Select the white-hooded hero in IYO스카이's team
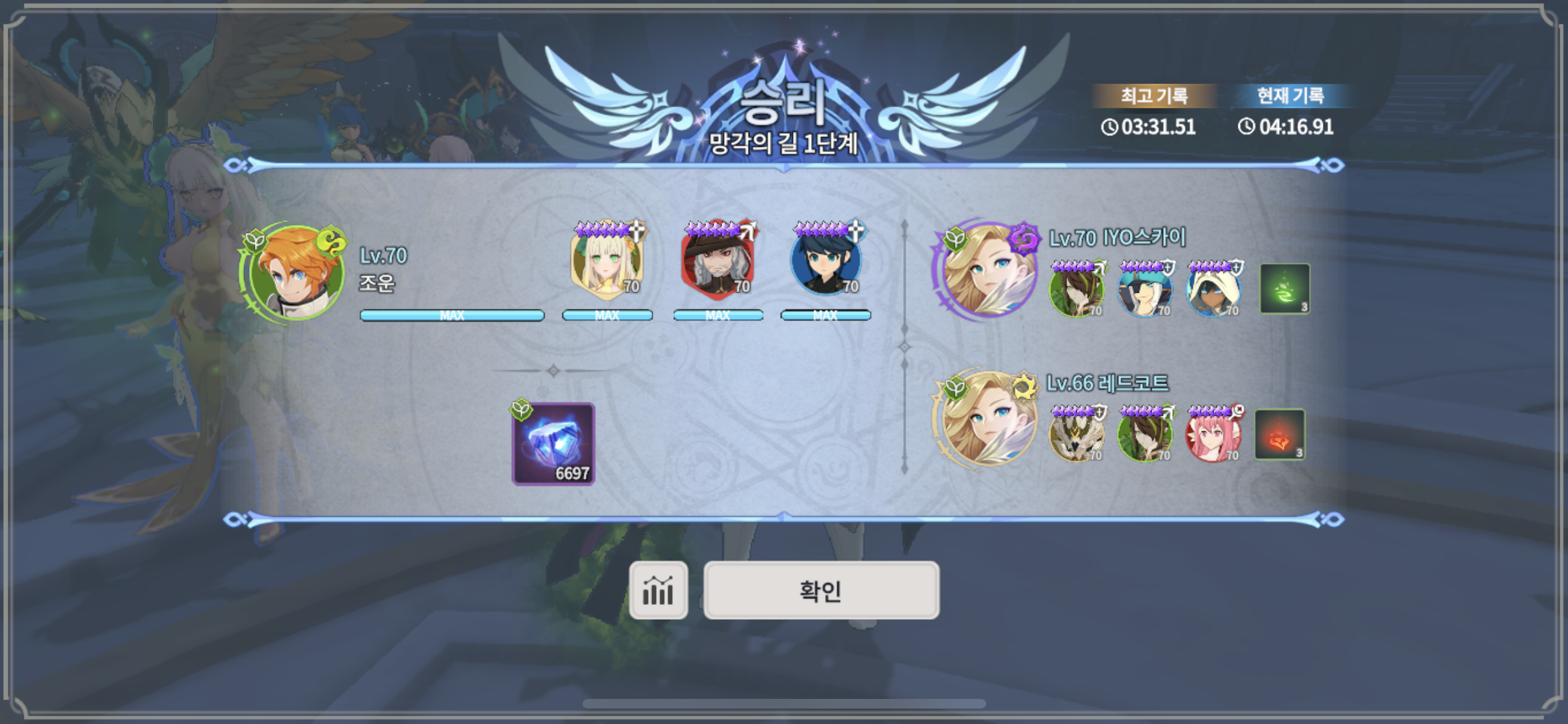This screenshot has width=1568, height=724. pyautogui.click(x=1213, y=291)
